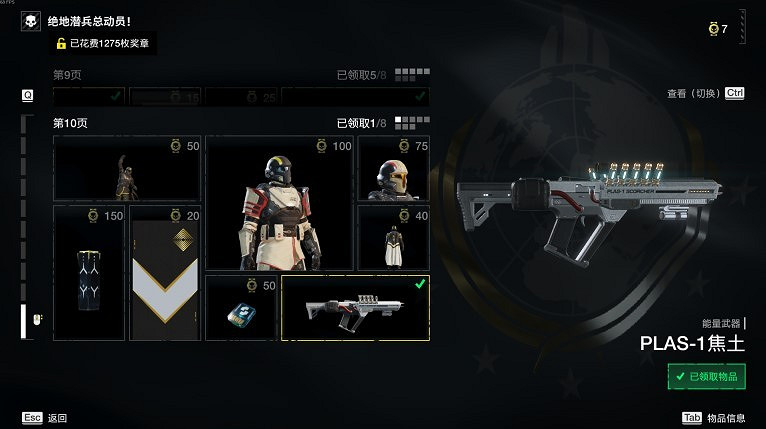Viewport: 766px width, 429px height.
Task: Select the 75-medal helmet reward
Action: point(393,168)
